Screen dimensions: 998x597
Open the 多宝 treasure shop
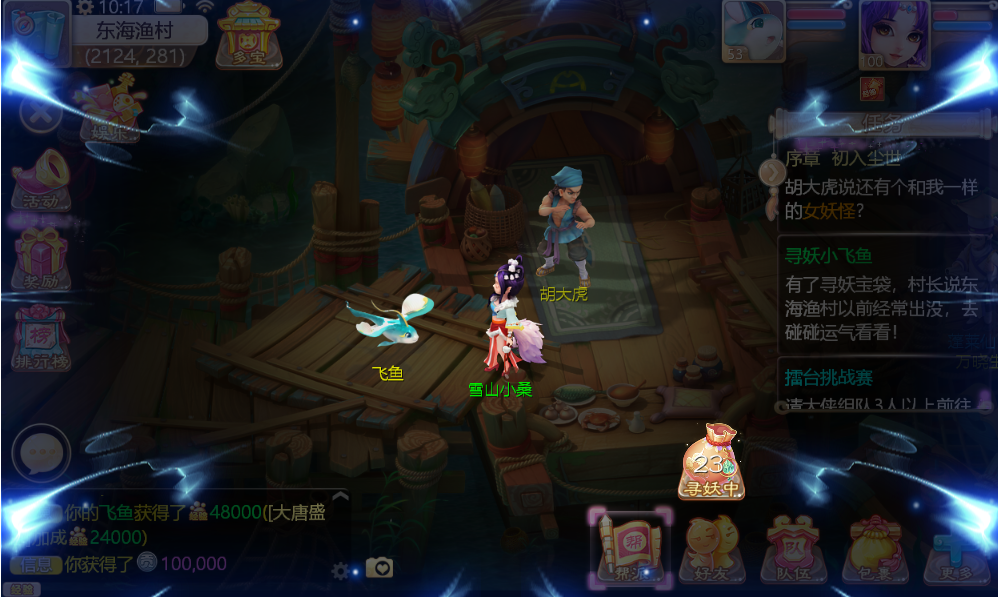[248, 35]
